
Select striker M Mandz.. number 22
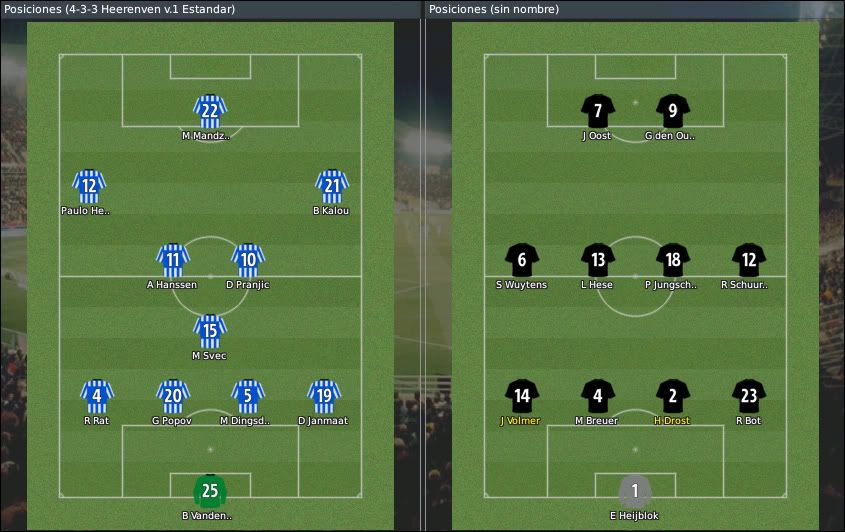click(210, 110)
